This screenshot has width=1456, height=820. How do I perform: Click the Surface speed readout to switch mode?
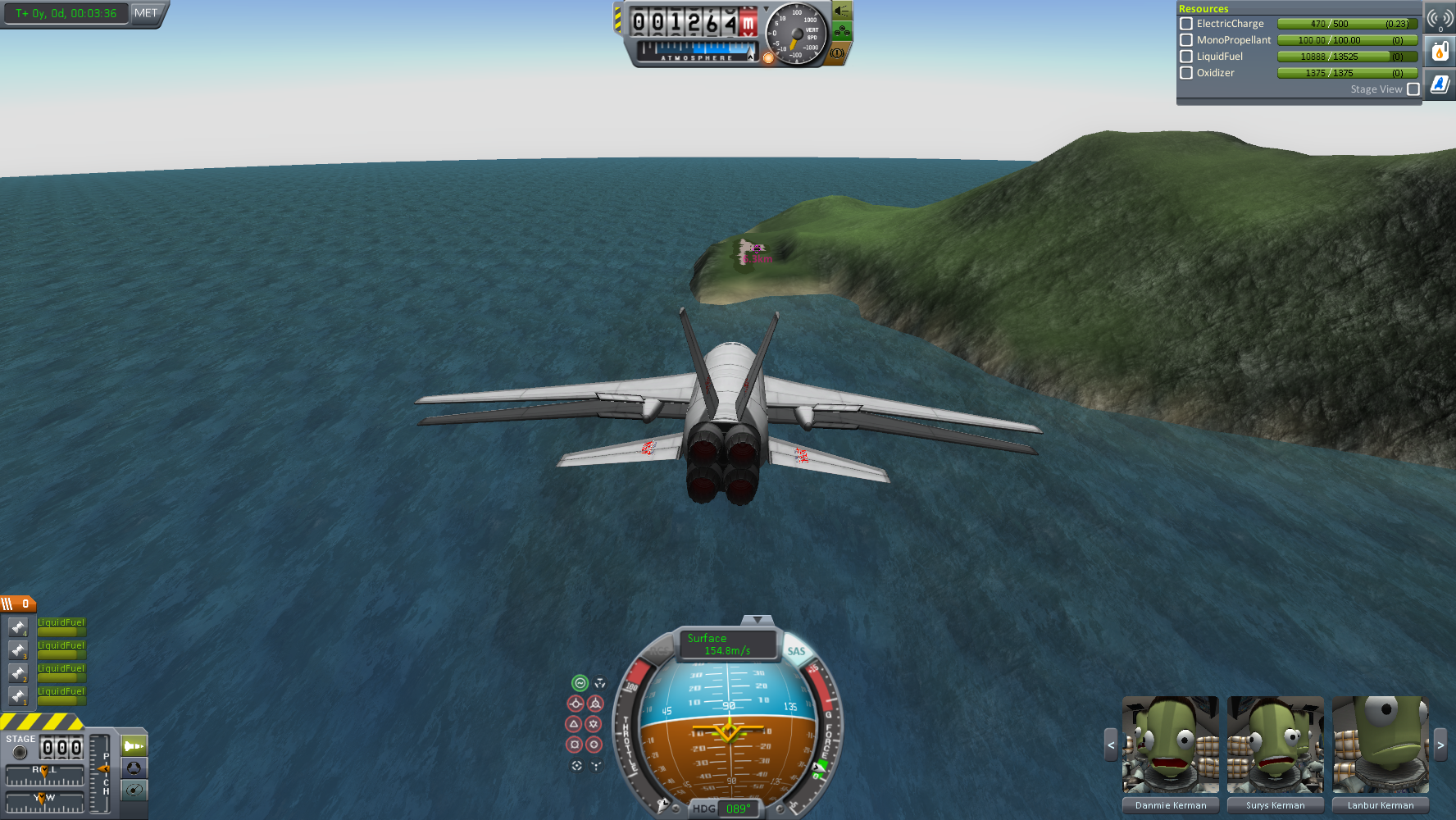tap(726, 645)
